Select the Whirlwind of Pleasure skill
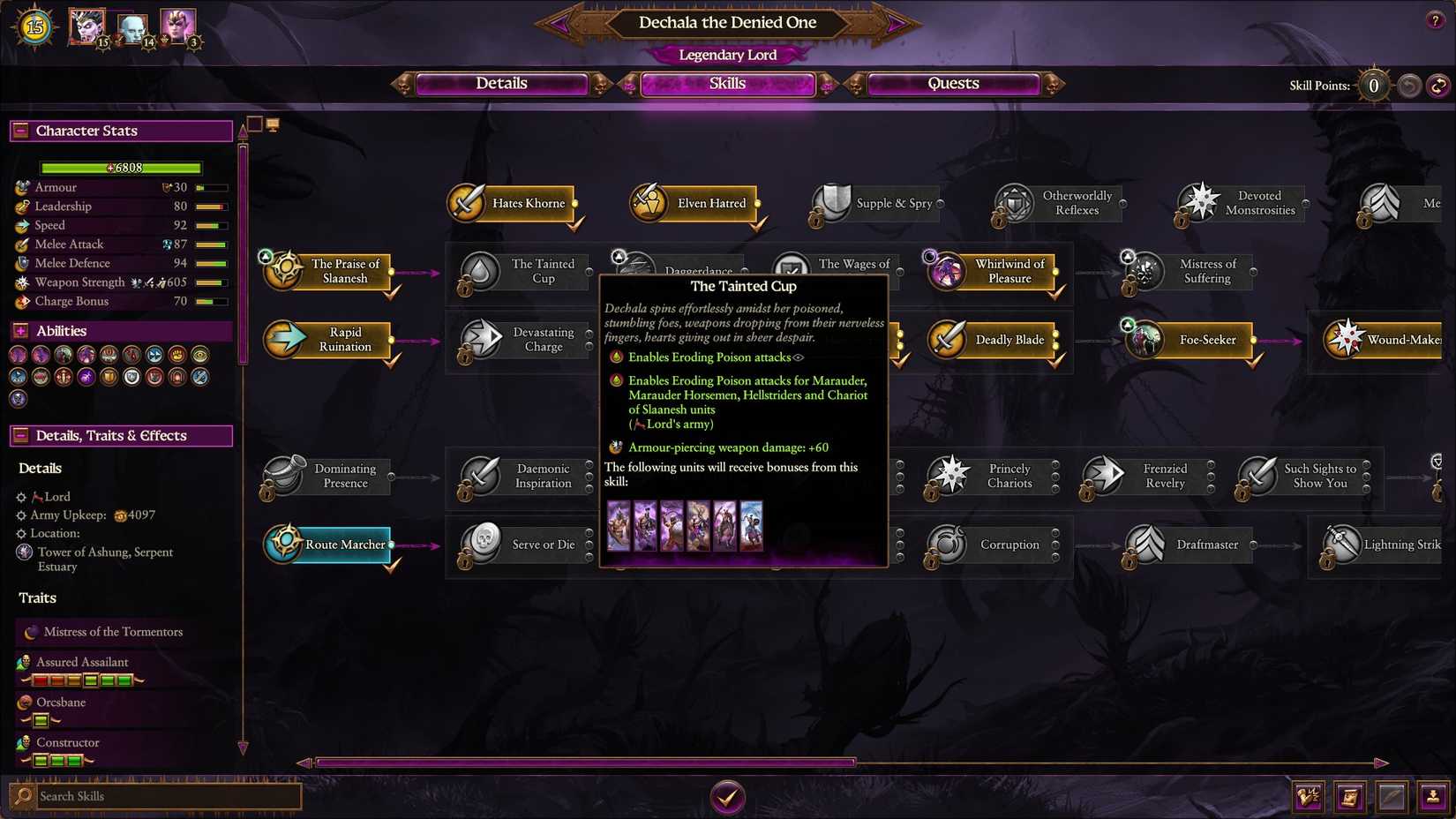This screenshot has width=1456, height=819. (947, 272)
